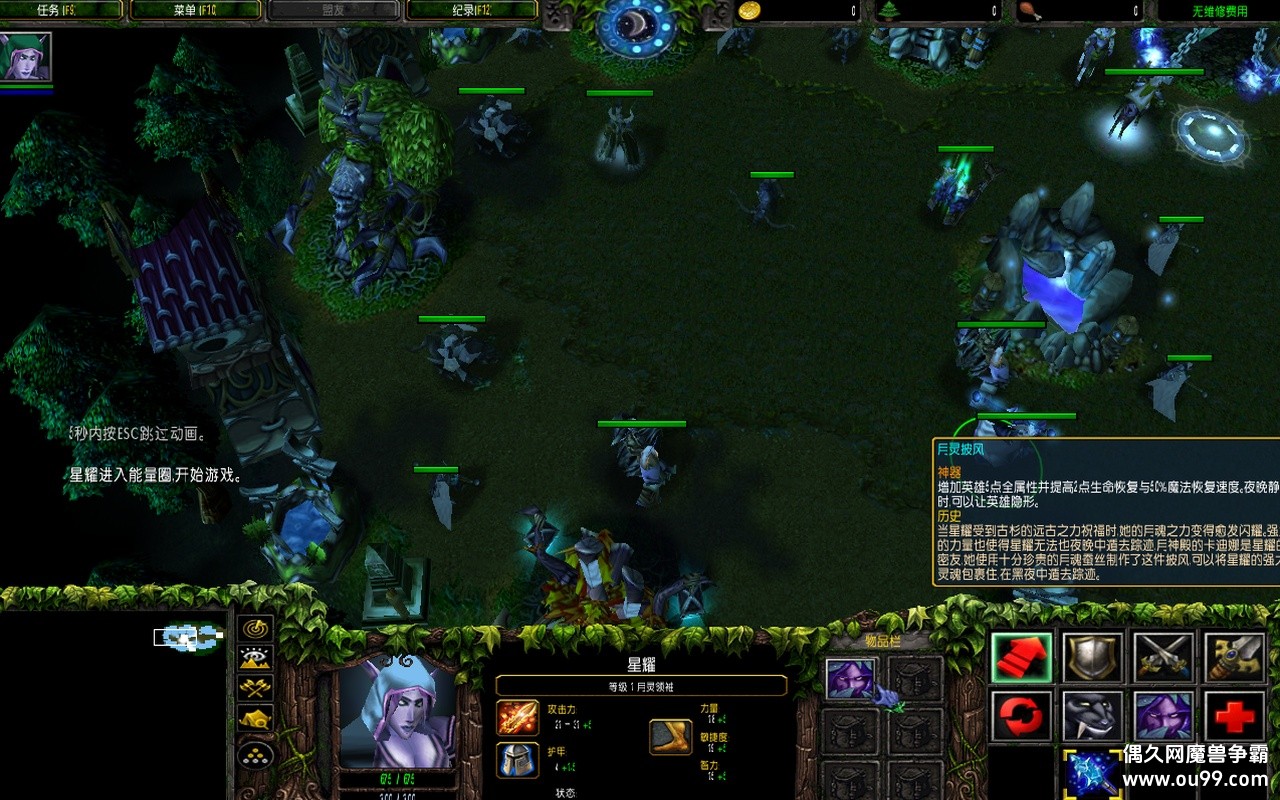
Task: Choose the crossed swords Attack command
Action: pyautogui.click(x=1163, y=657)
